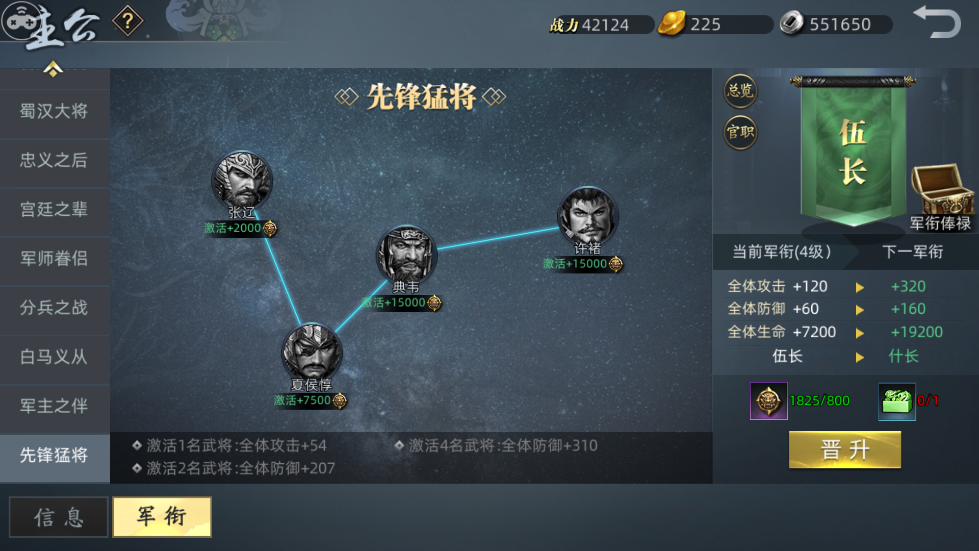Viewport: 979px width, 551px height.
Task: Select the 分兵之战 category
Action: (54, 307)
